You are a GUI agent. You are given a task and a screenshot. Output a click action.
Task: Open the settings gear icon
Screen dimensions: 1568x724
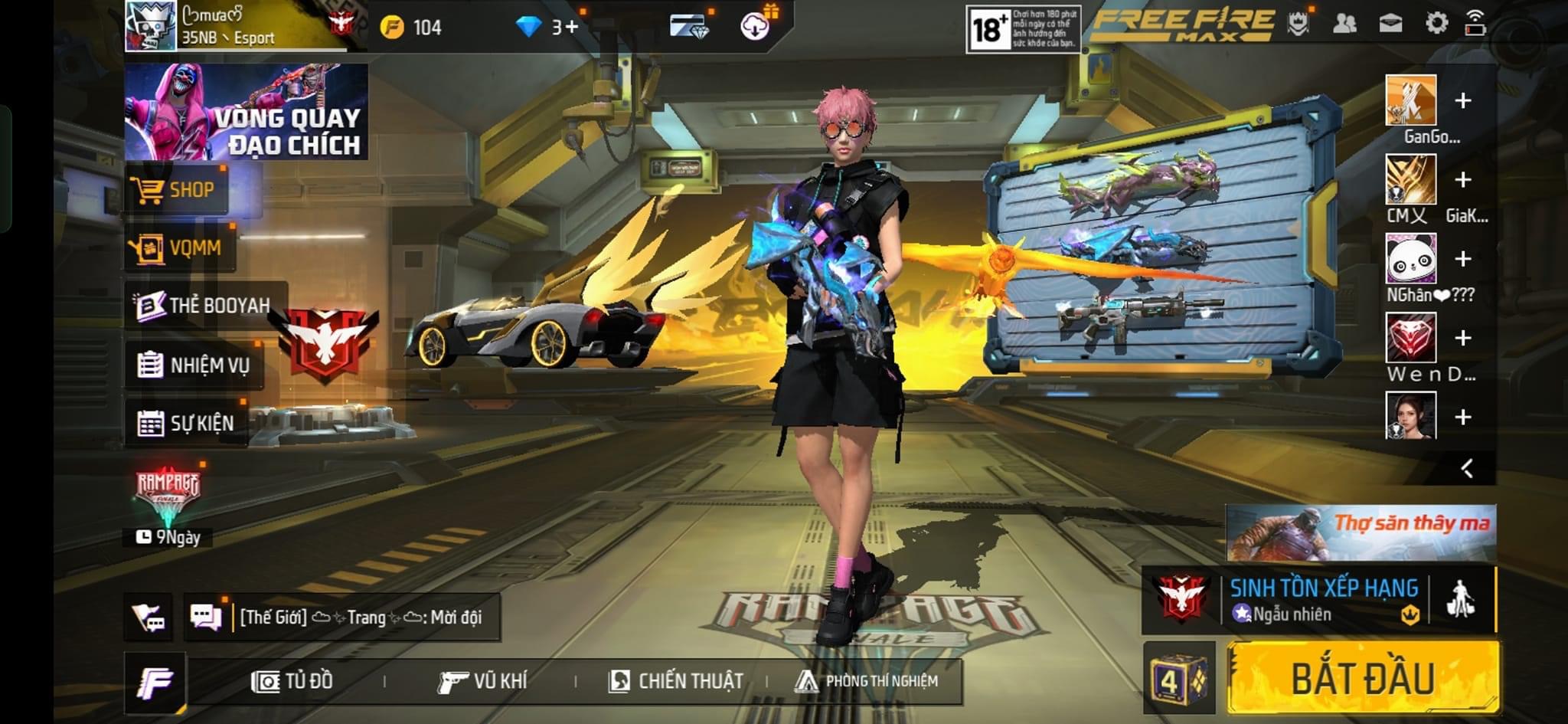click(x=1436, y=23)
